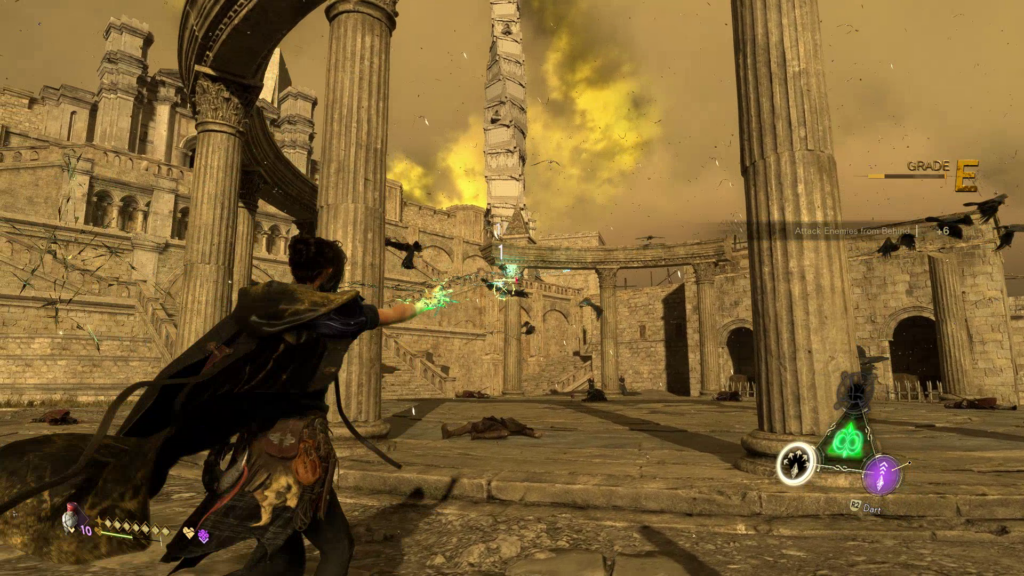Use the healing draught flask icon
This screenshot has height=576, width=1024.
click(x=71, y=519)
